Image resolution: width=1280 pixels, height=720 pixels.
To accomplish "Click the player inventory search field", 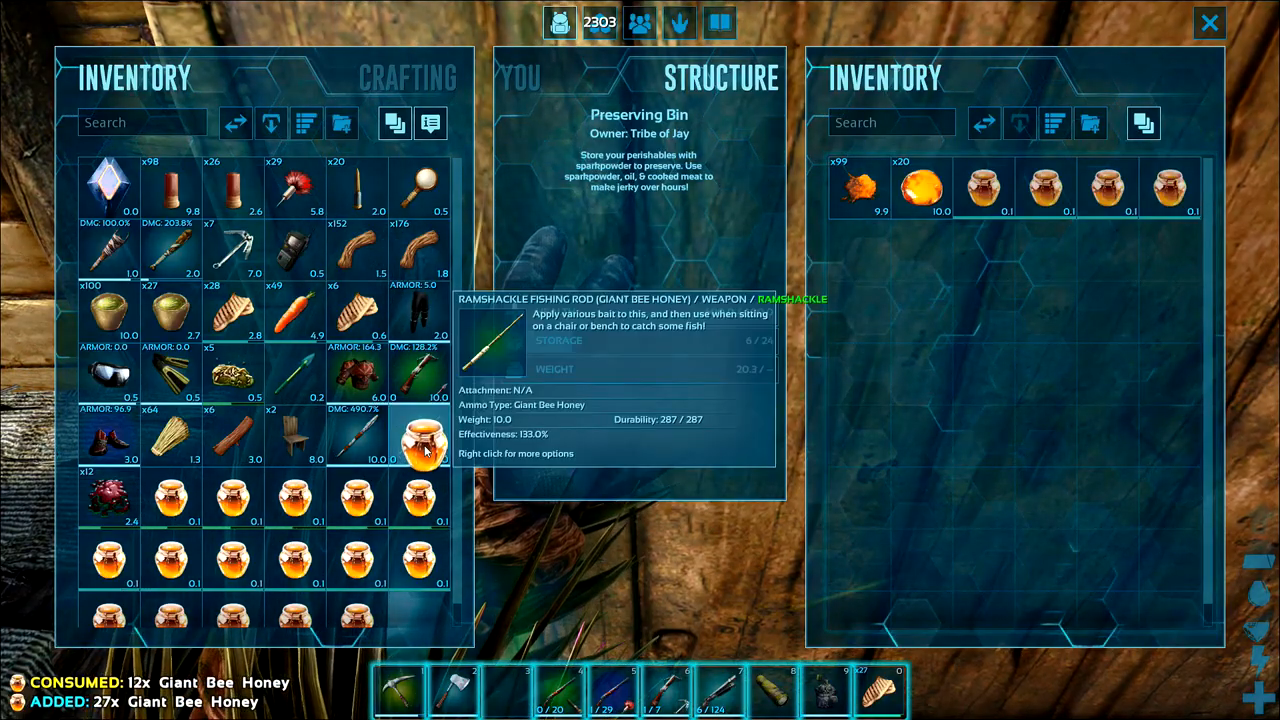I will click(x=142, y=123).
